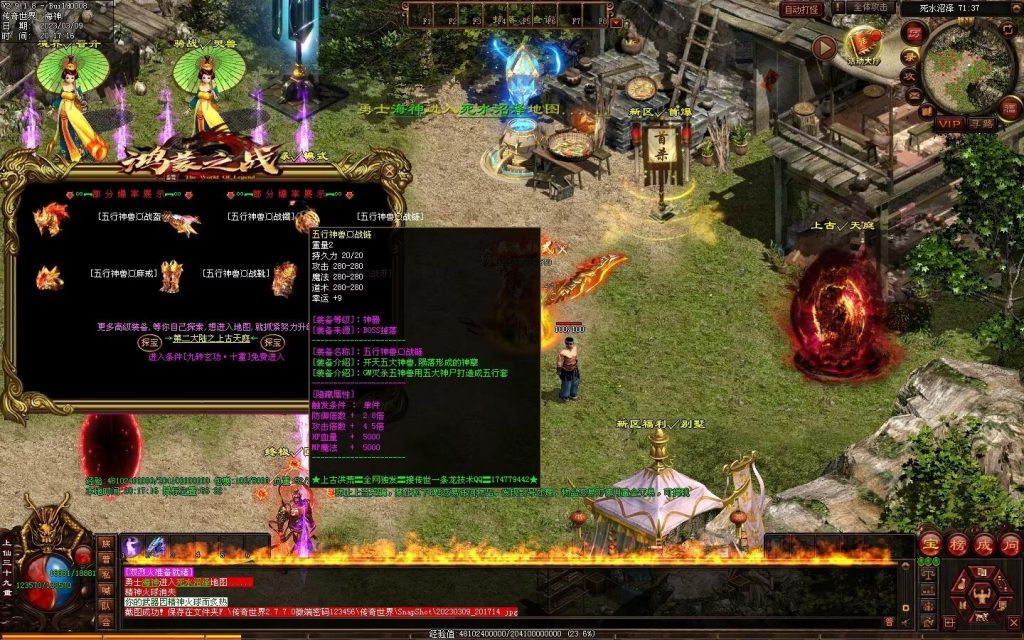Click left 探宝 button in drop-rate panel

(x=150, y=341)
